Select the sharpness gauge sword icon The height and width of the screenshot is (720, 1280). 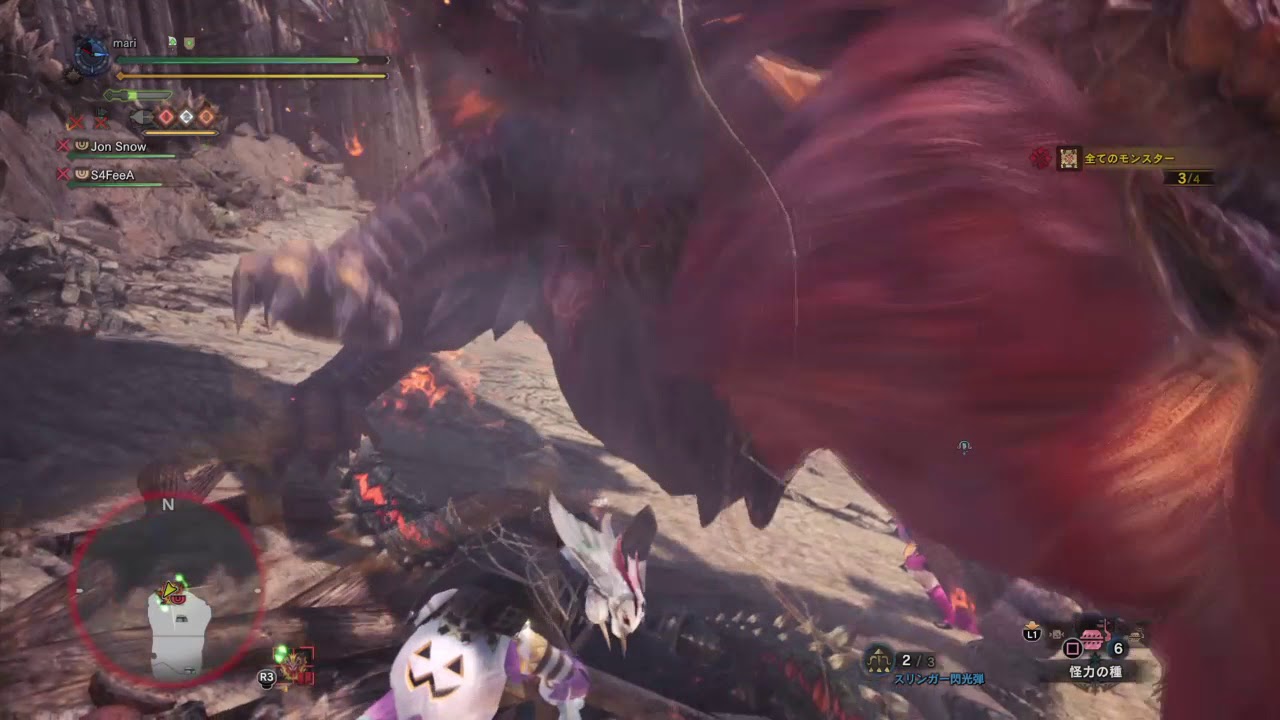click(x=136, y=95)
